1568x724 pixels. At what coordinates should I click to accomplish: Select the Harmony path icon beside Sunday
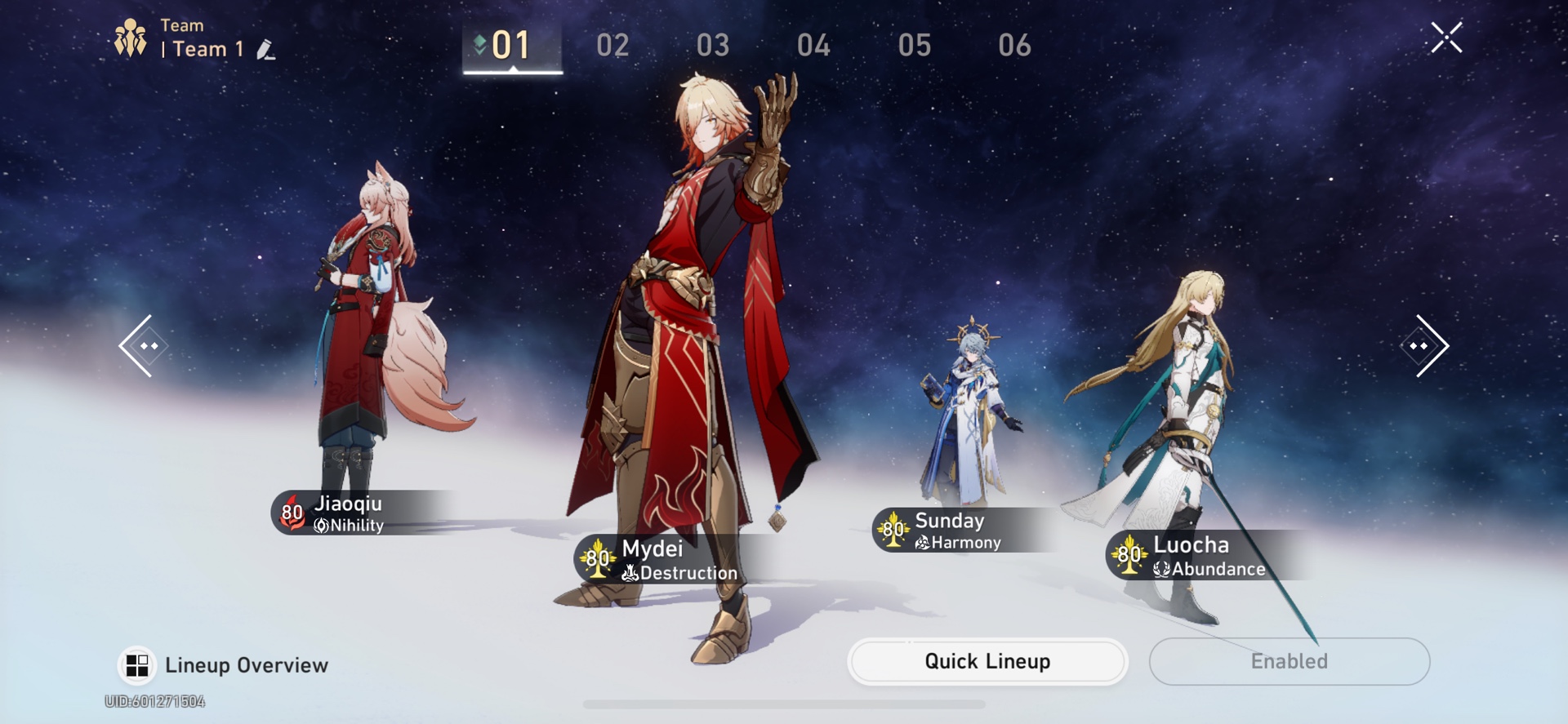923,541
